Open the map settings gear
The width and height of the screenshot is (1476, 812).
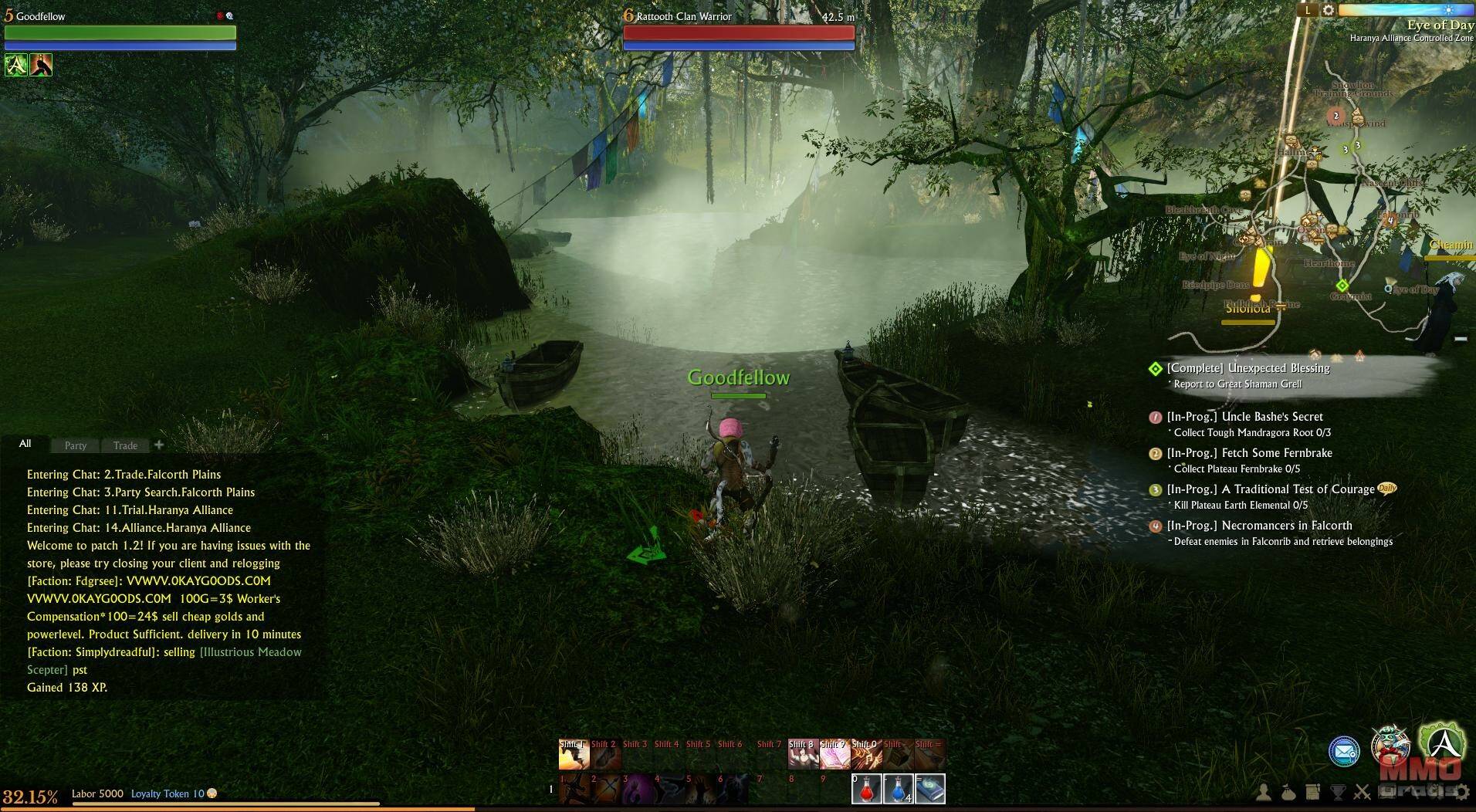click(1329, 10)
